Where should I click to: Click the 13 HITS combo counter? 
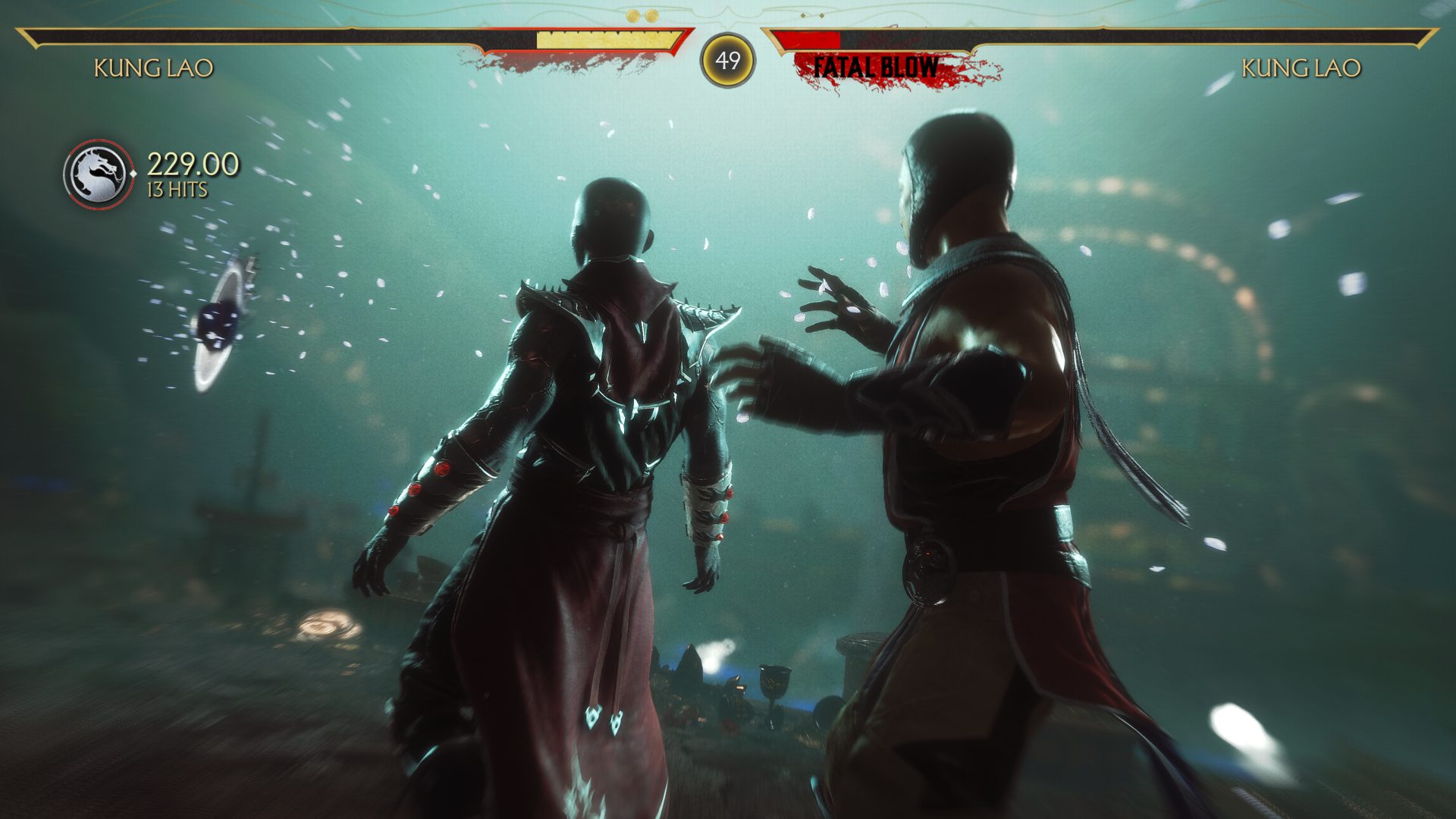(x=177, y=187)
